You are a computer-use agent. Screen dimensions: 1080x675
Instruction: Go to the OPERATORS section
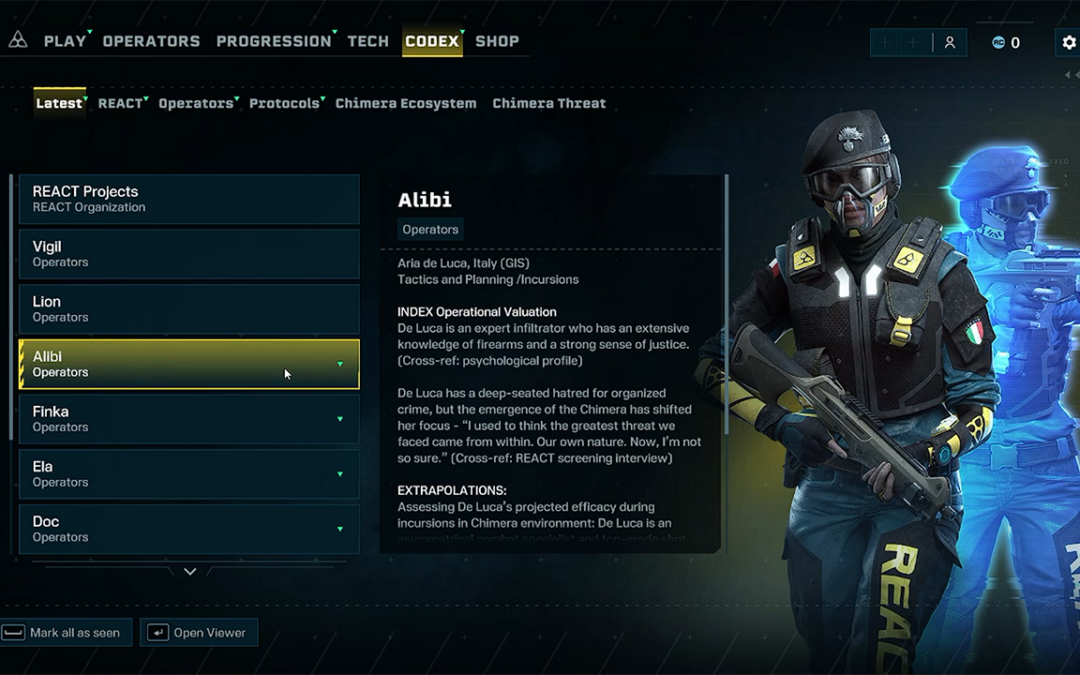[x=151, y=41]
